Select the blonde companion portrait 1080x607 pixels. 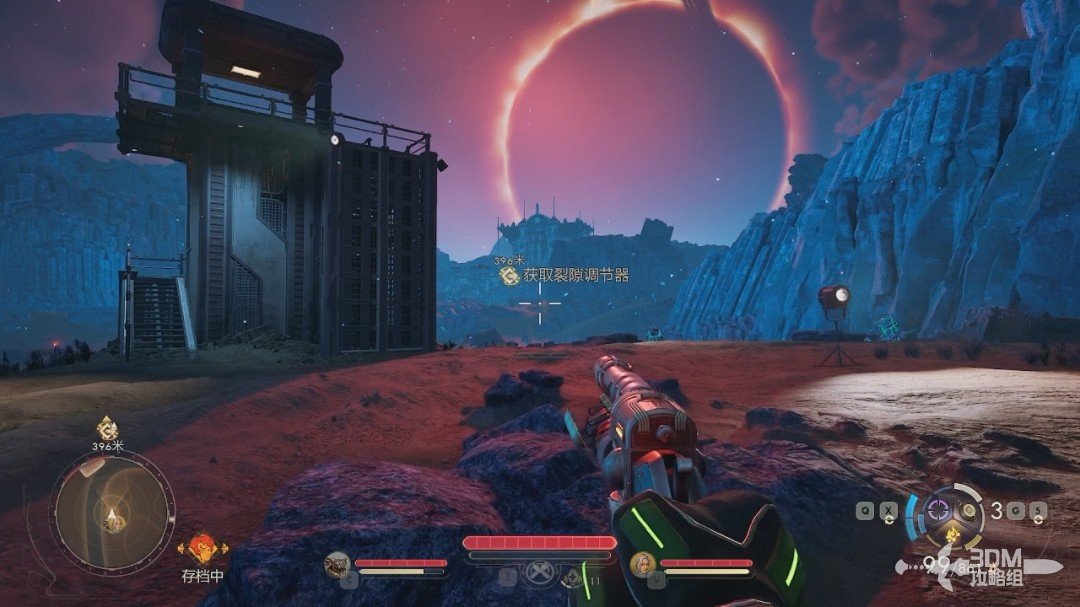(x=640, y=565)
